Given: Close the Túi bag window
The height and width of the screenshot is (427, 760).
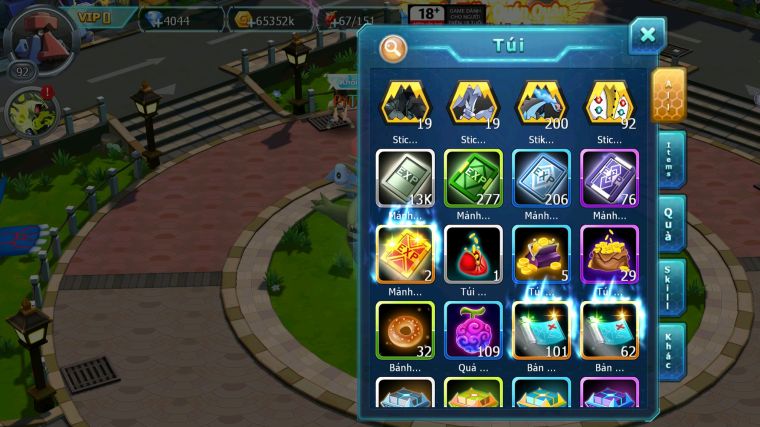Looking at the screenshot, I should 647,36.
